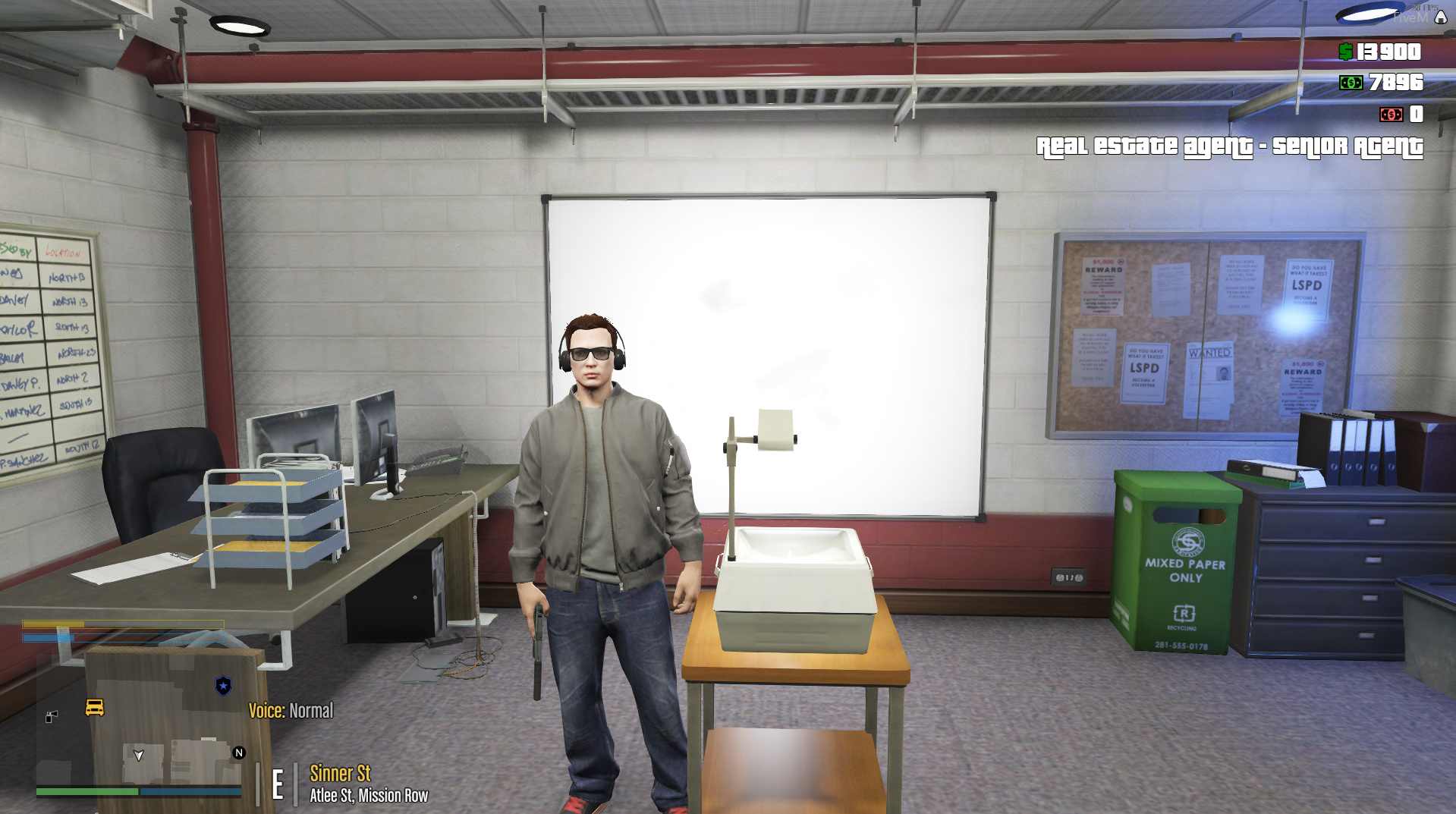1456x814 pixels.
Task: Click the red dirty money bill icon
Action: [x=1392, y=115]
